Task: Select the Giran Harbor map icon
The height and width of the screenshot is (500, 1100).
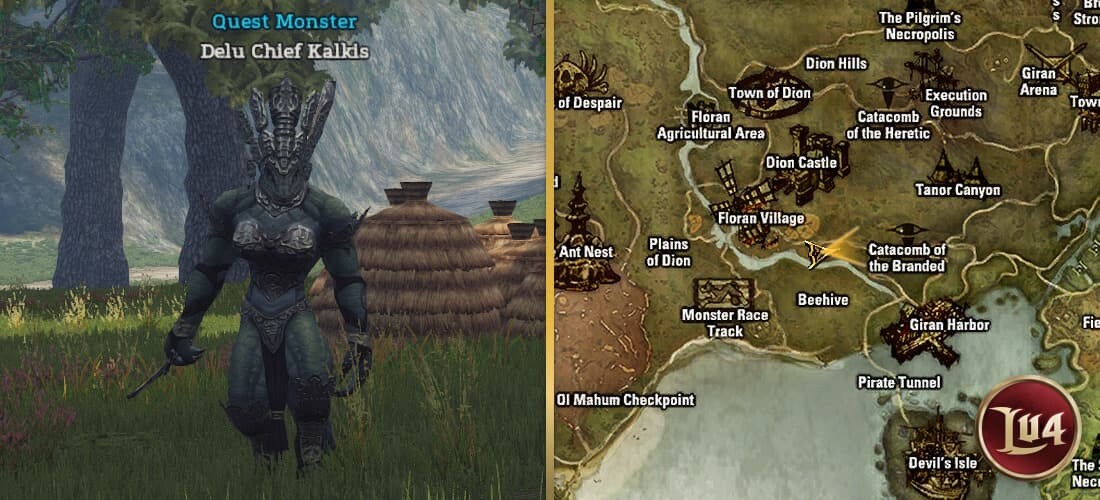Action: tap(920, 325)
